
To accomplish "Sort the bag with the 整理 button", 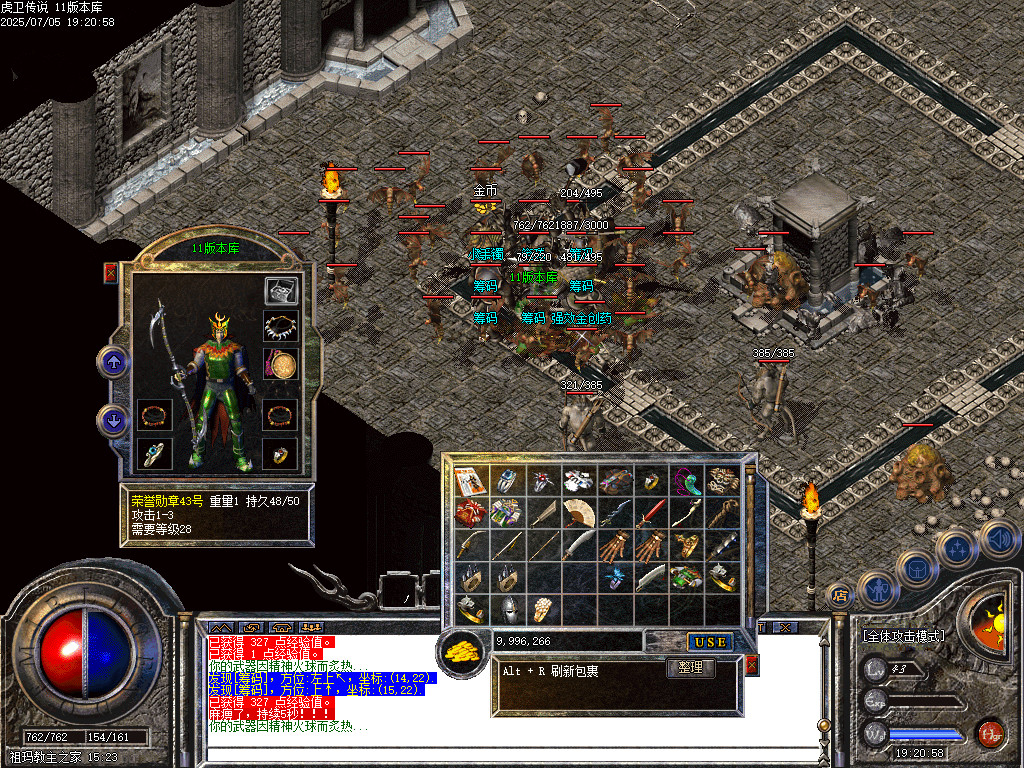I will coord(690,668).
